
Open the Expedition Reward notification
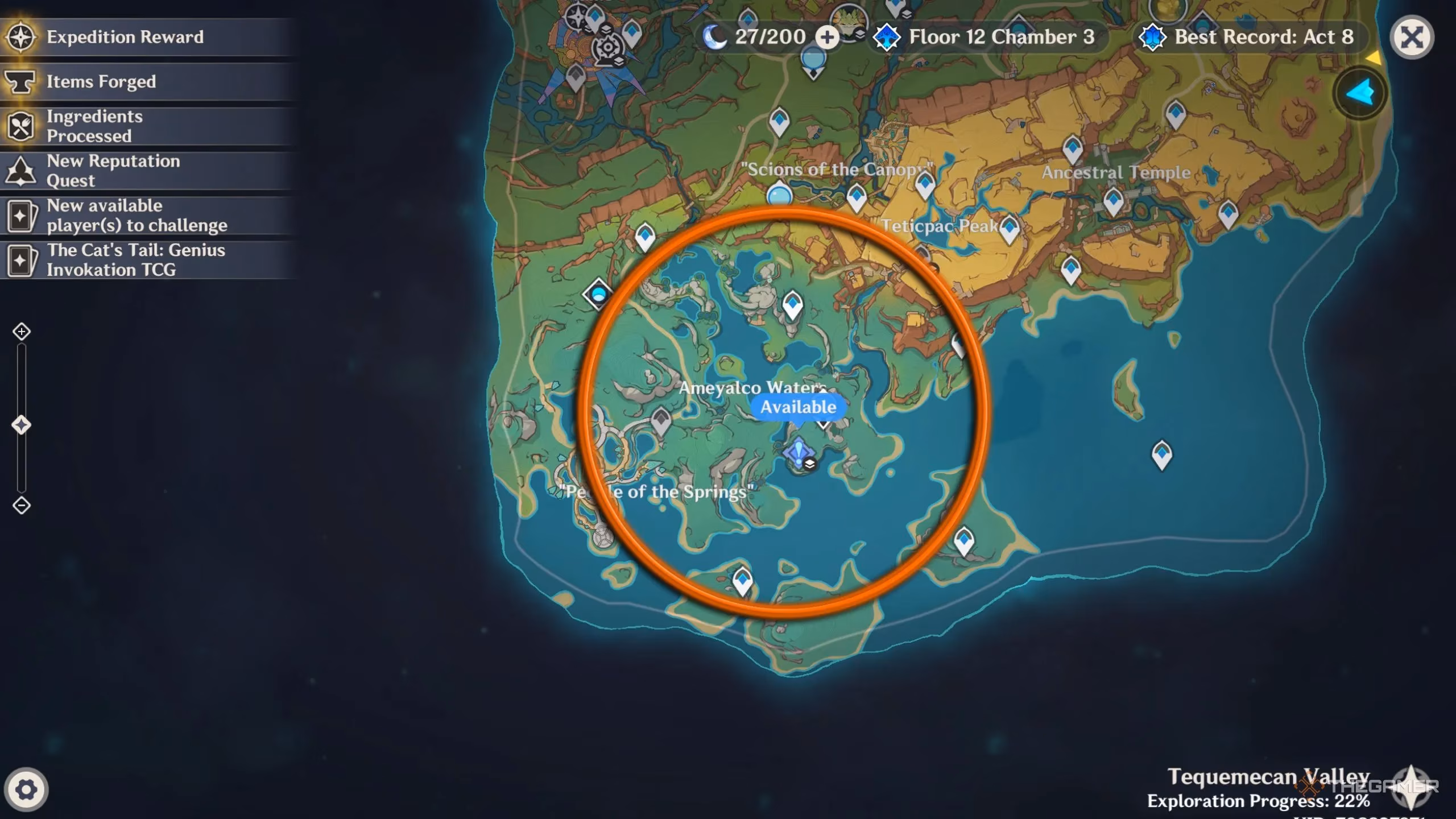[125, 37]
